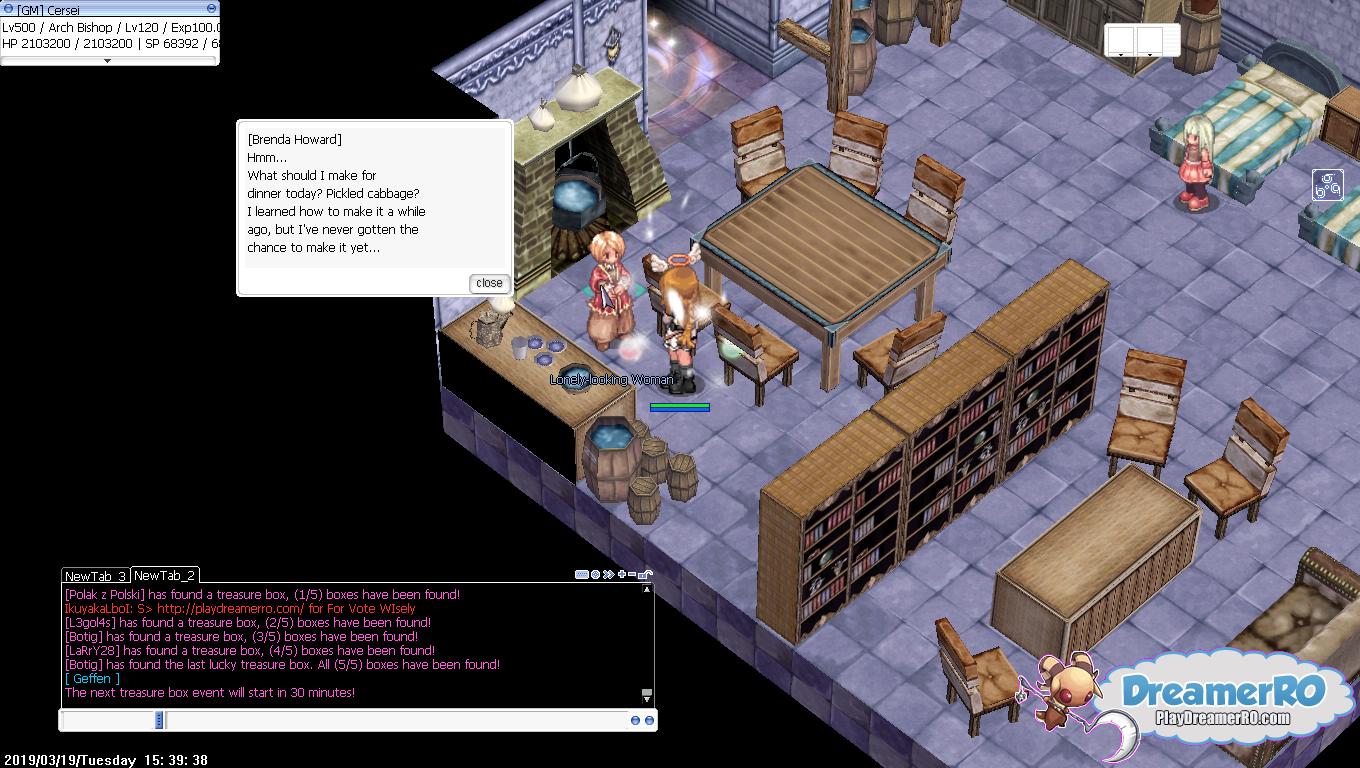Switch to the NewTab_3 chat tab
Viewport: 1360px width, 768px height.
click(95, 576)
